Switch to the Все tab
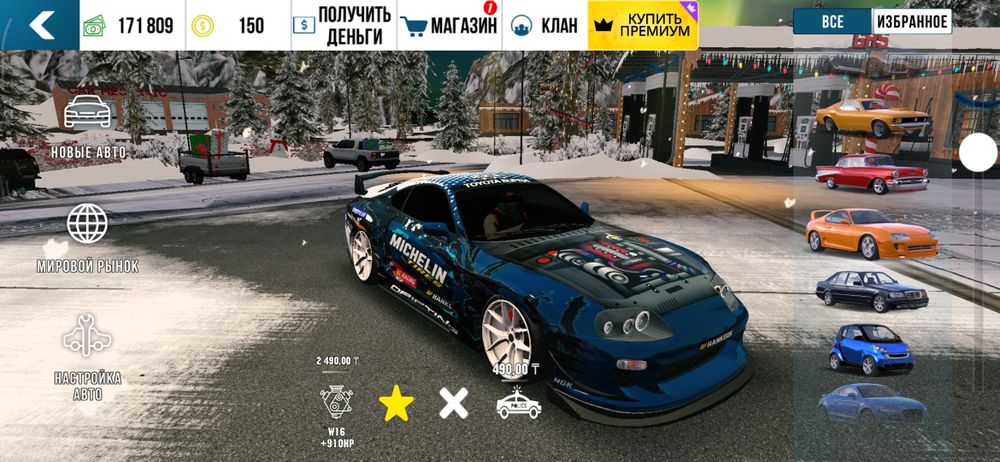This screenshot has height=462, width=1000. (x=832, y=22)
